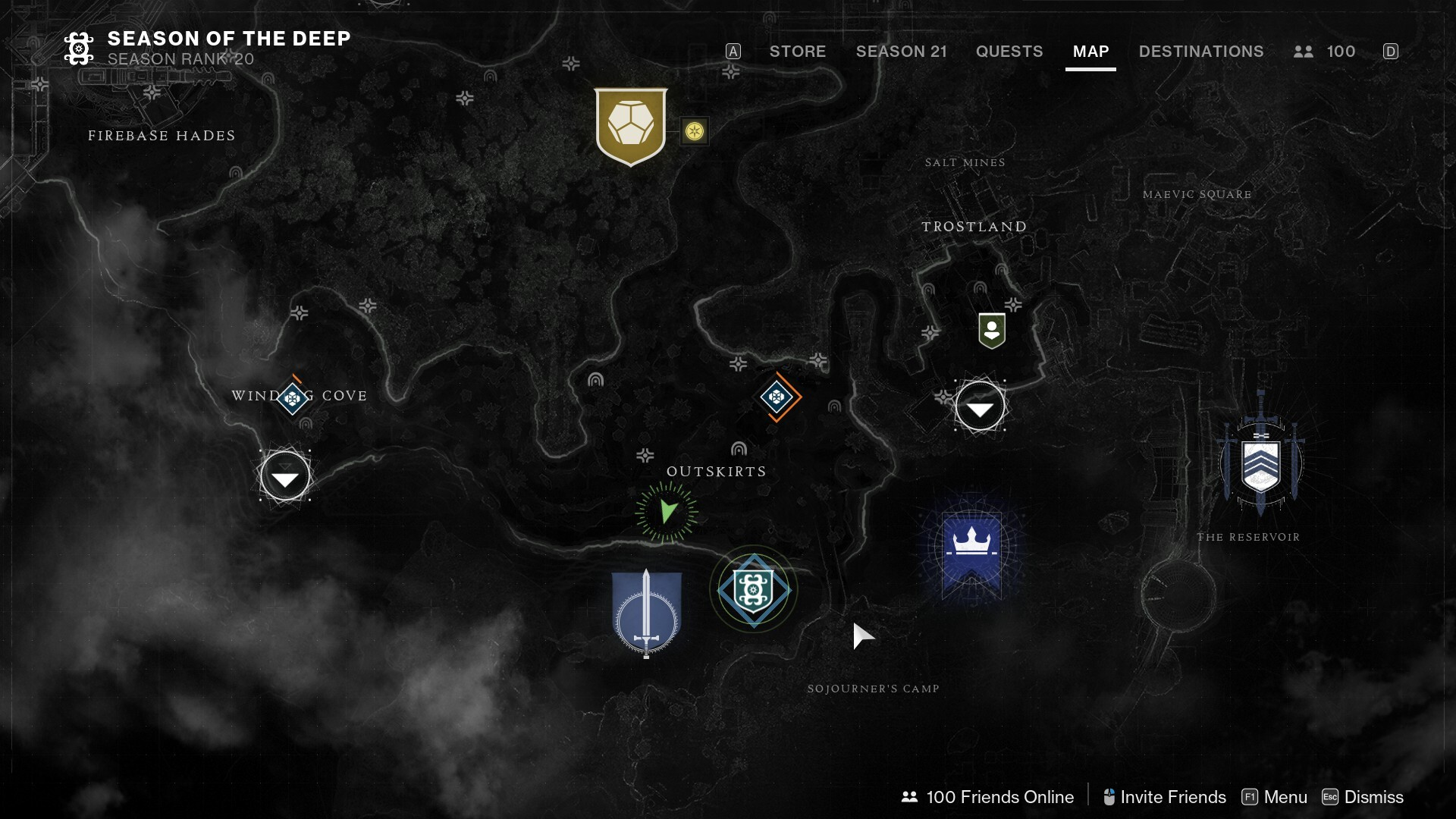Switch to the Season 21 tab
The width and height of the screenshot is (1456, 819).
[901, 52]
